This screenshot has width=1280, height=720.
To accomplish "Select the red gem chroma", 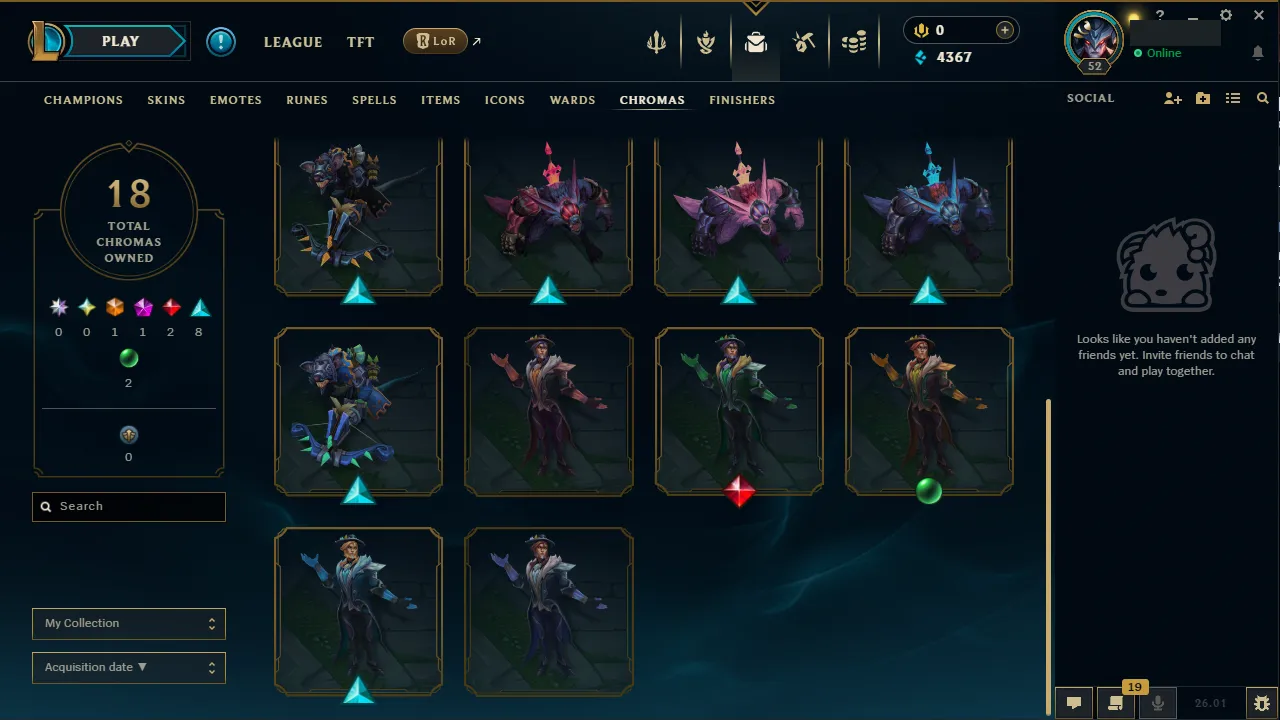I will click(739, 491).
